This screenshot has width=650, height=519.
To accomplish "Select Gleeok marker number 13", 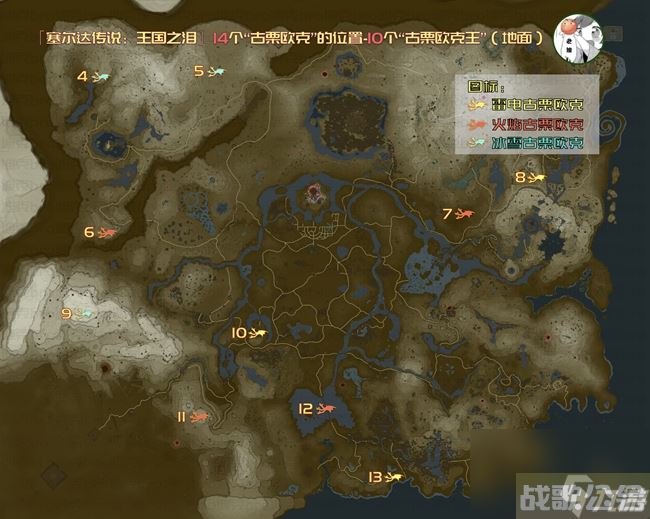I will coord(393,477).
